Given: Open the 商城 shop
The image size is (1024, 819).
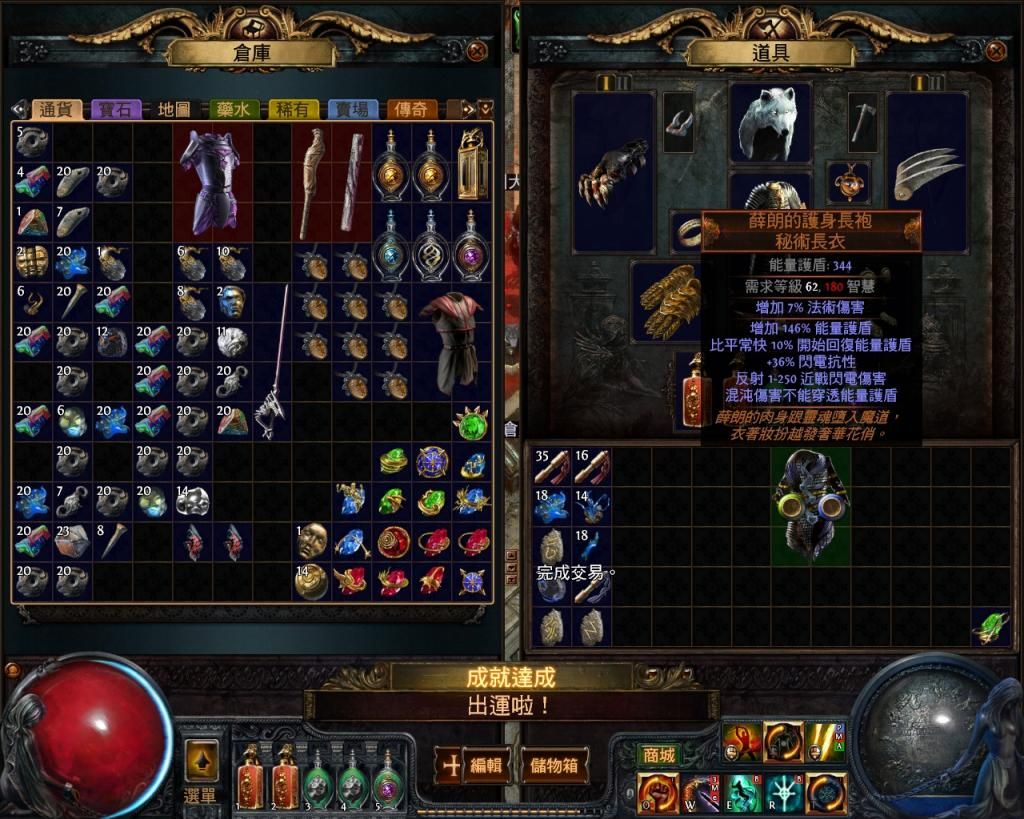Looking at the screenshot, I should (659, 754).
